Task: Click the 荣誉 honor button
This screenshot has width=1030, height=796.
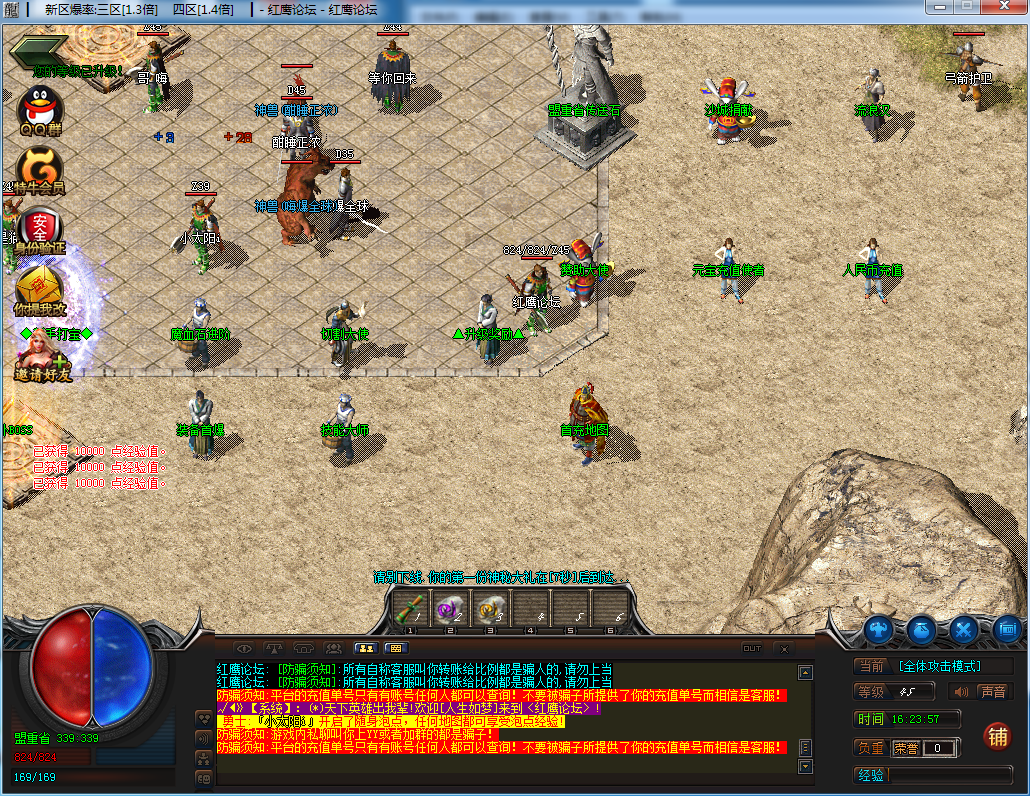Action: (906, 747)
